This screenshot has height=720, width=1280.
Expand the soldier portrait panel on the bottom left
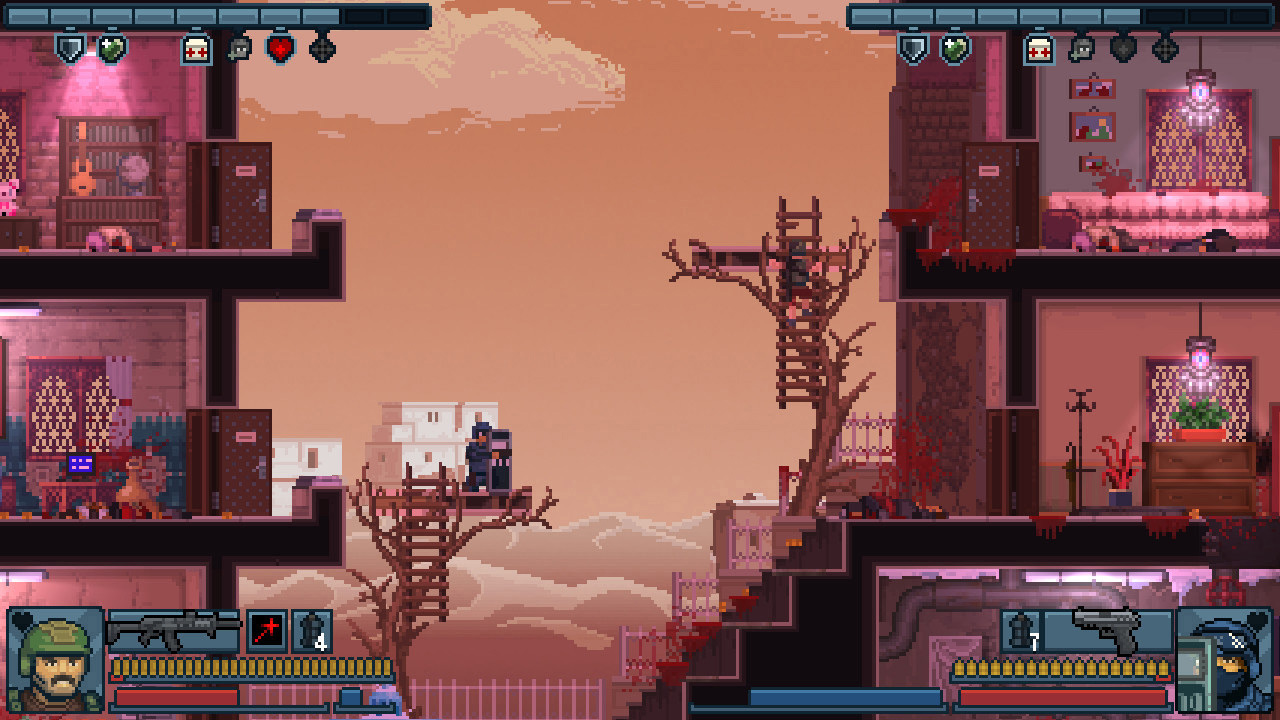tap(55, 658)
